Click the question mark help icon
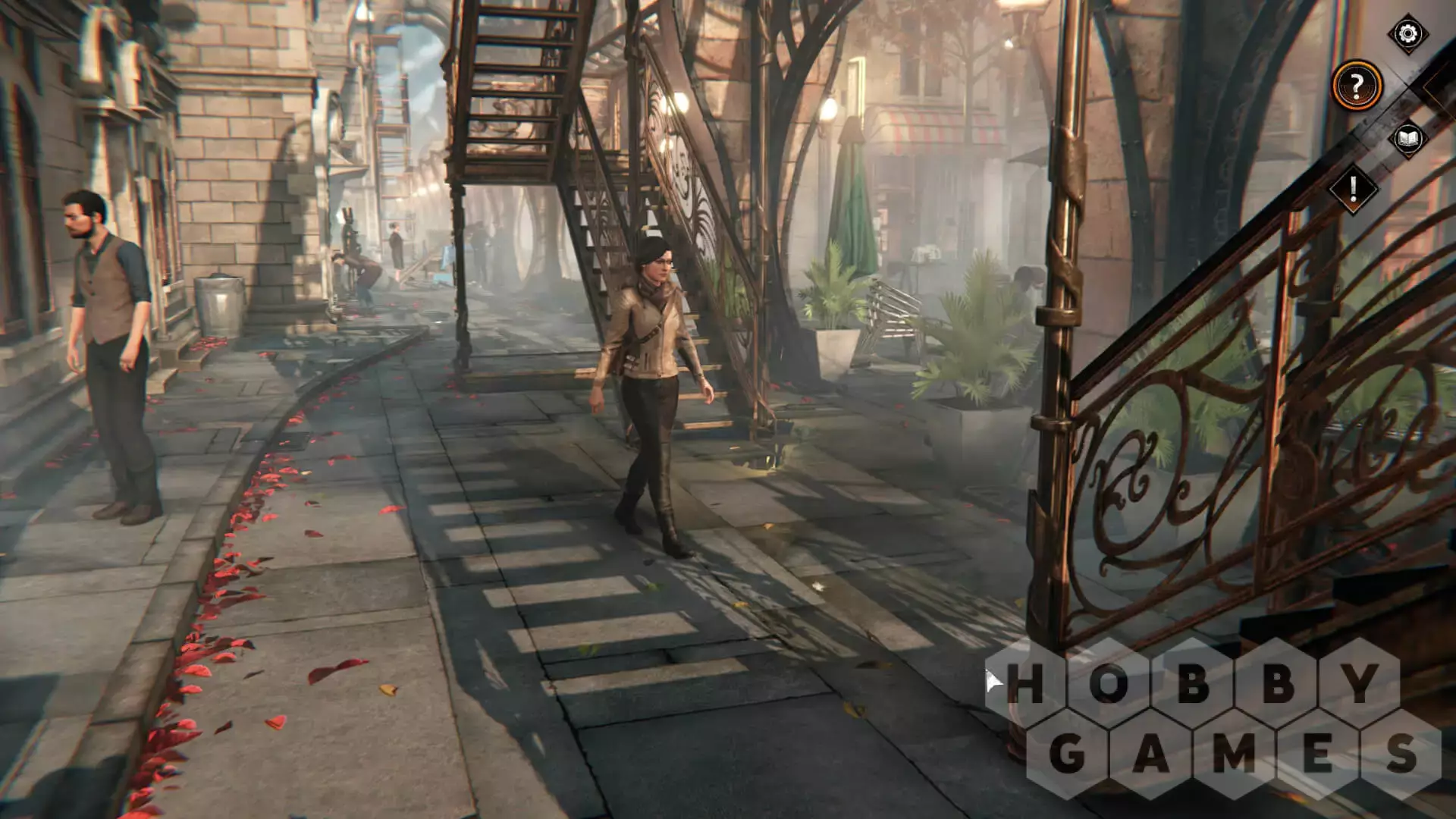Viewport: 1456px width, 819px height. pos(1357,86)
